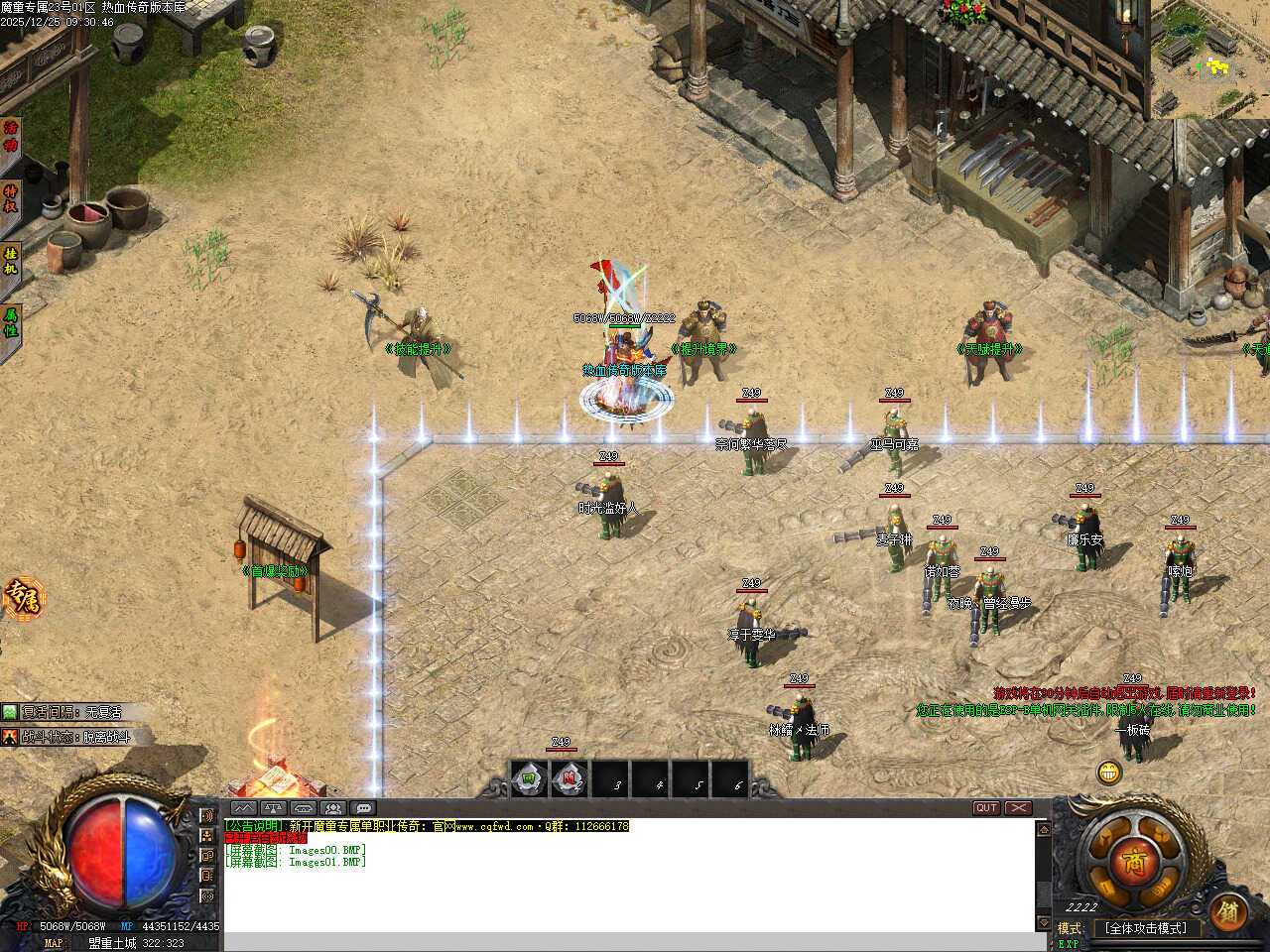This screenshot has height=952, width=1270.
Task: Click the QUT button above chat
Action: [986, 808]
